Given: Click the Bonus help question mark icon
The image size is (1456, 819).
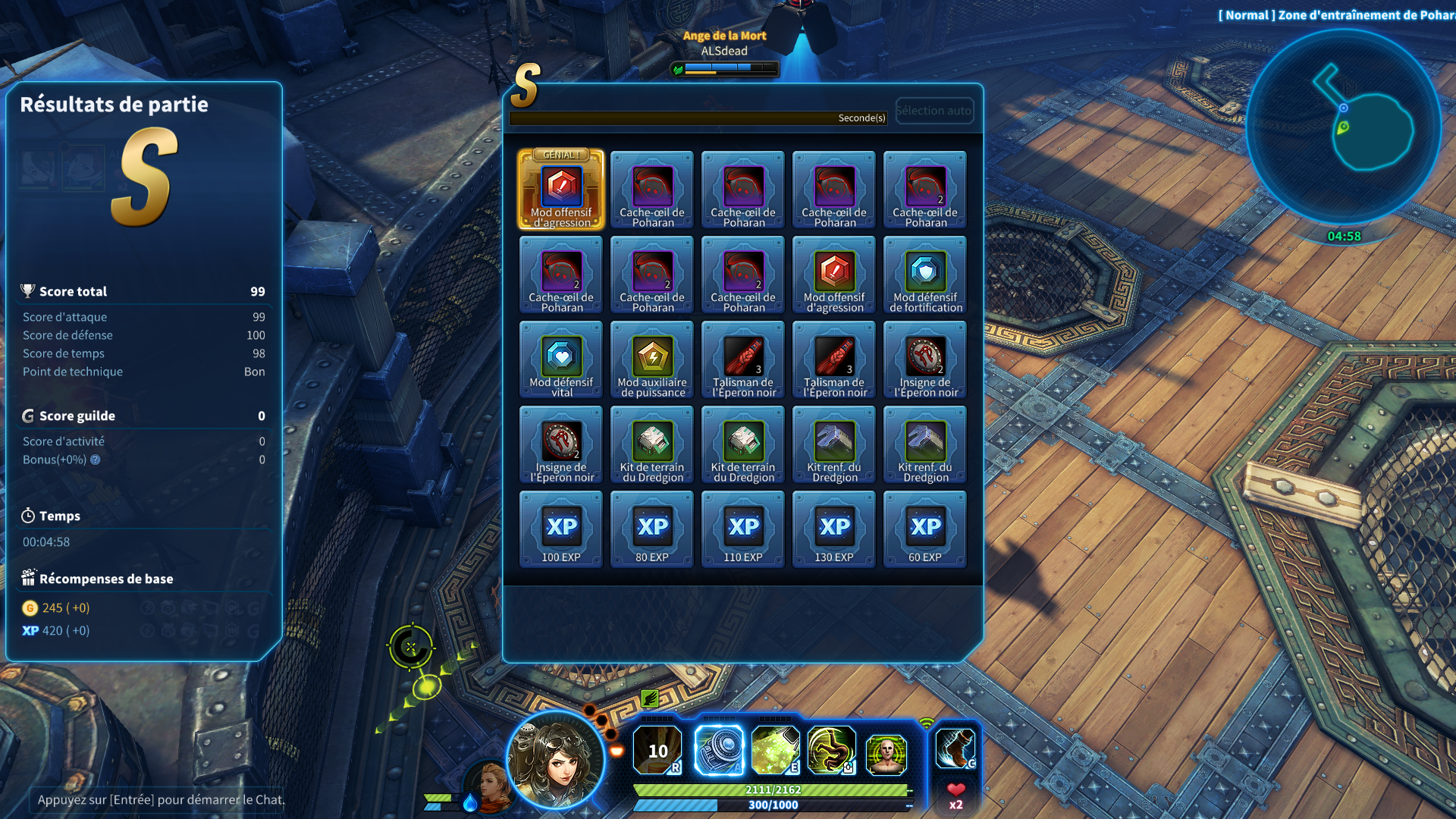Looking at the screenshot, I should (96, 460).
